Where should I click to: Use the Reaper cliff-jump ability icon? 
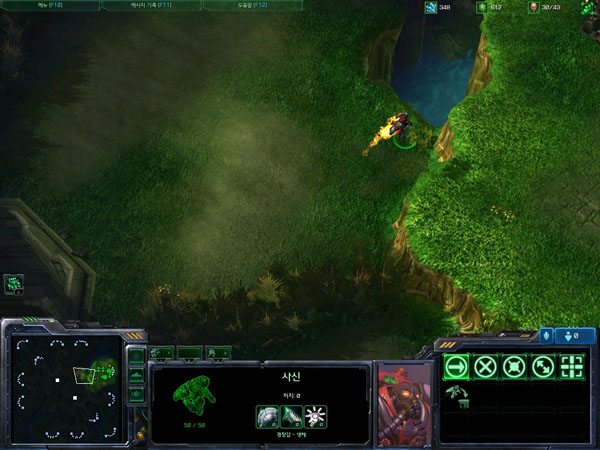click(456, 394)
